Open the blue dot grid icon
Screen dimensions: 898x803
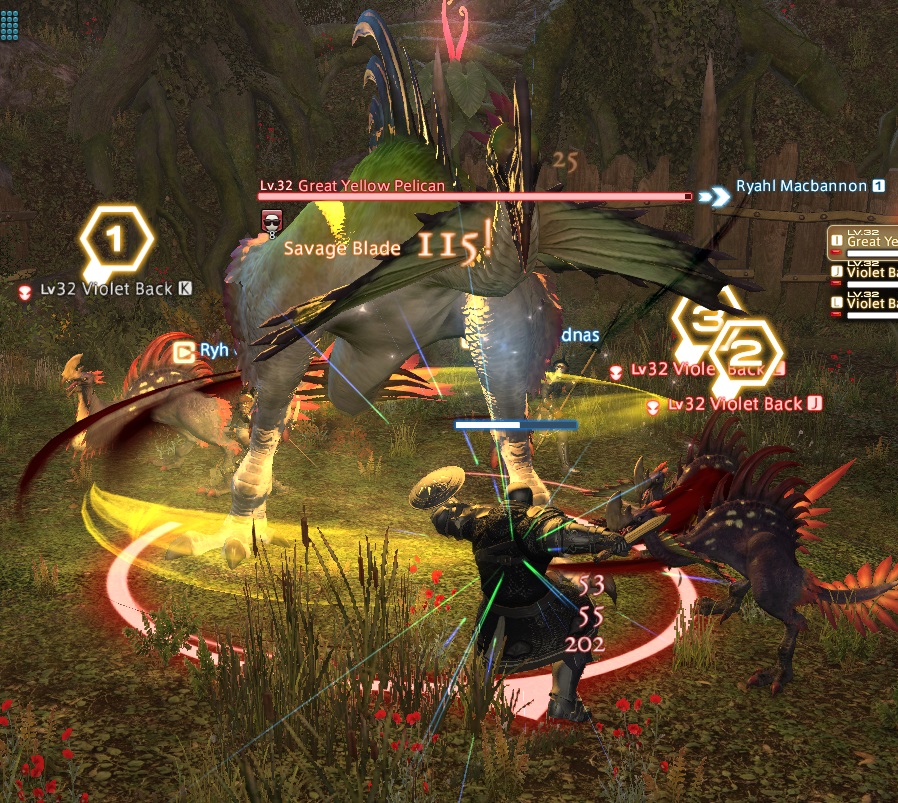10,26
